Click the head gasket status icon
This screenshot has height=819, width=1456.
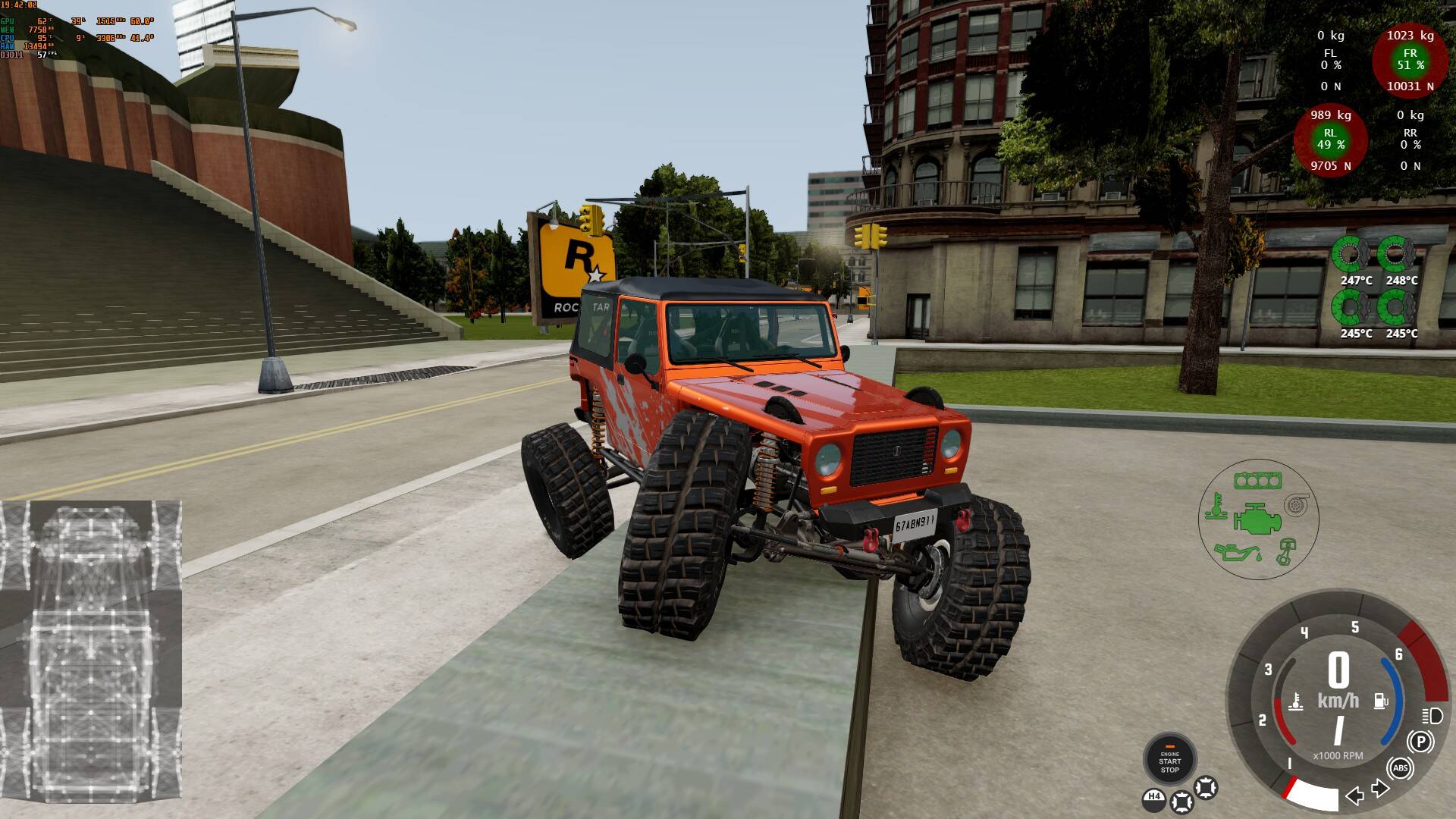click(1257, 481)
